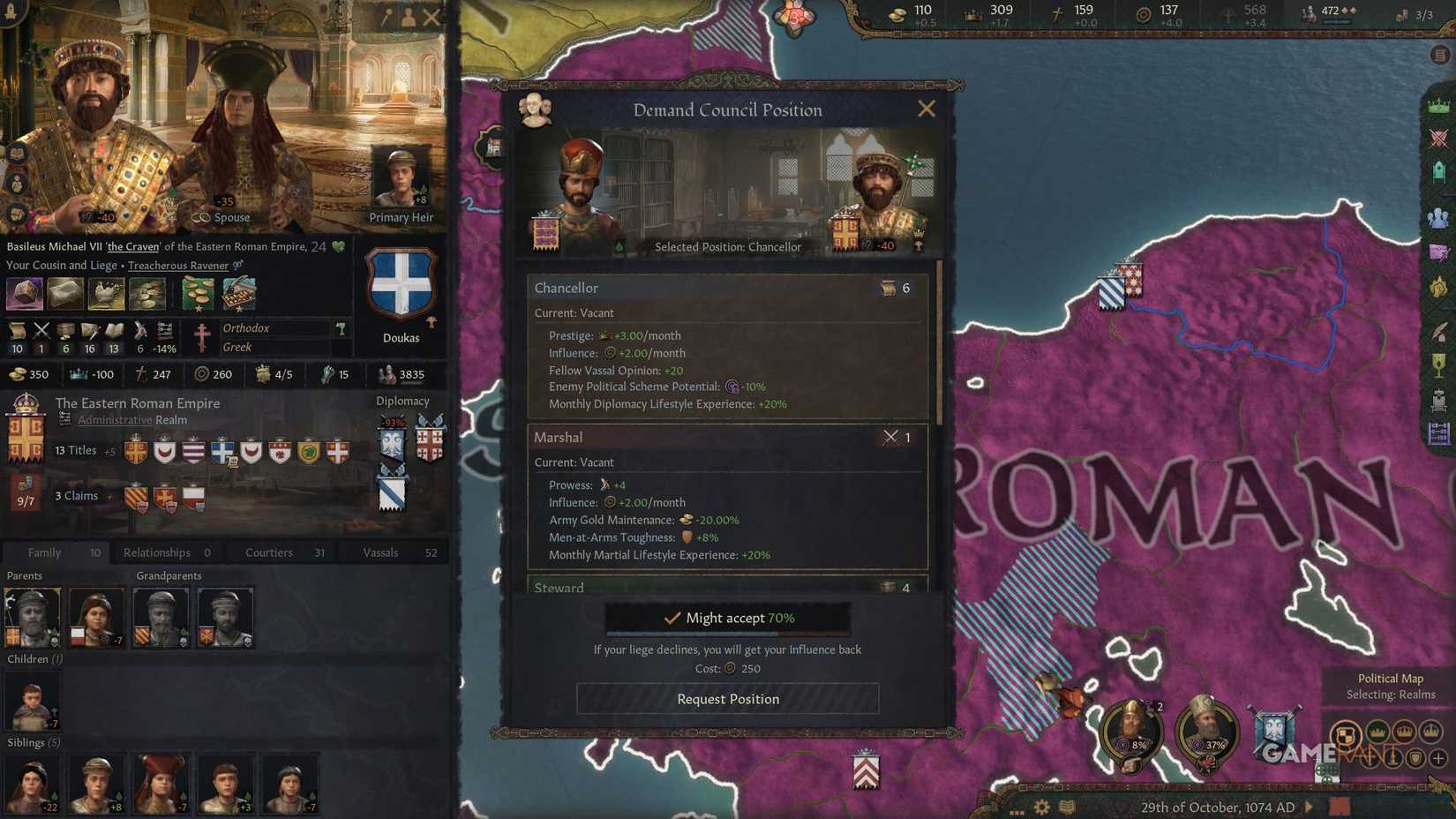Click the Doukas coat of arms shield
The image size is (1456, 819).
point(402,282)
